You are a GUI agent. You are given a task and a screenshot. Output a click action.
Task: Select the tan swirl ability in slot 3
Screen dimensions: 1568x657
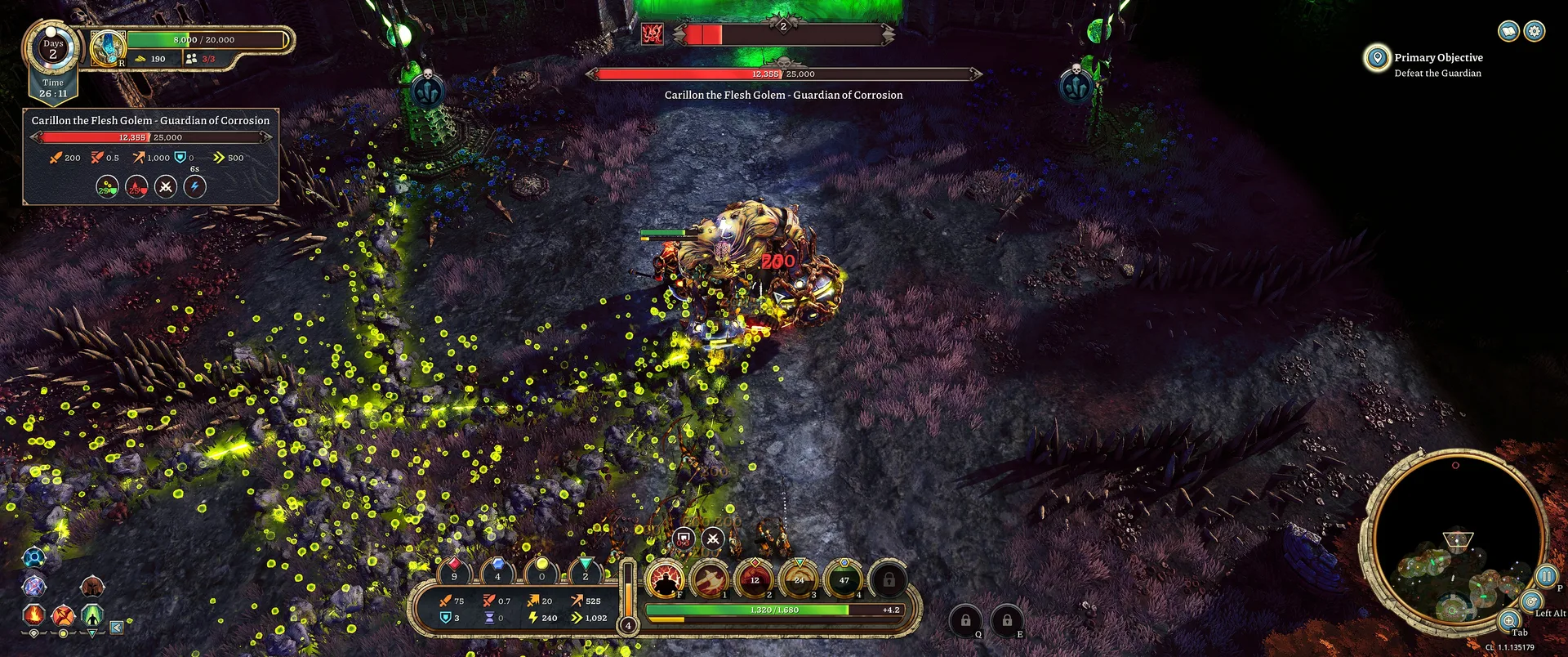point(800,579)
